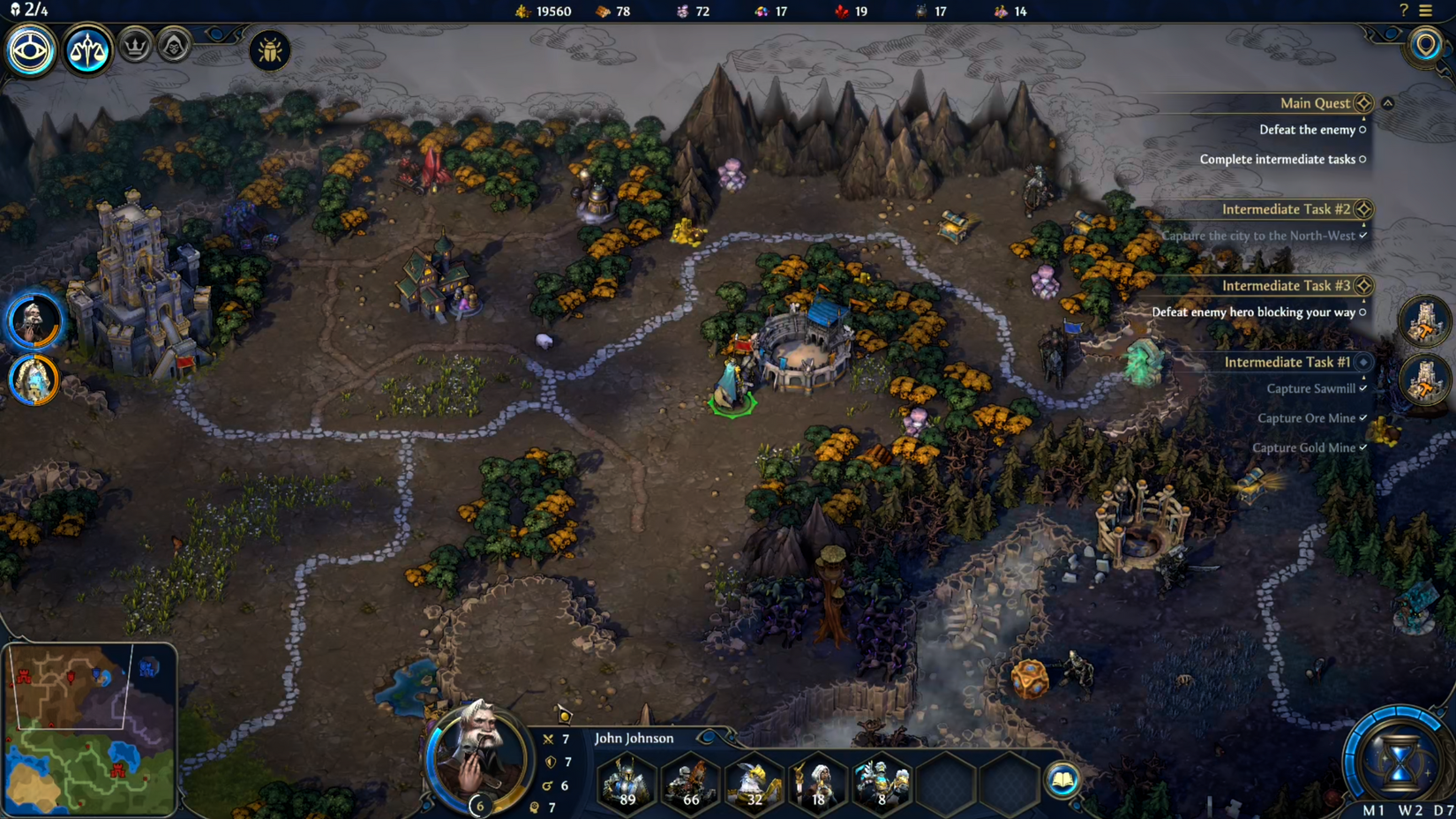Select hero John Johnson's name label

634,738
